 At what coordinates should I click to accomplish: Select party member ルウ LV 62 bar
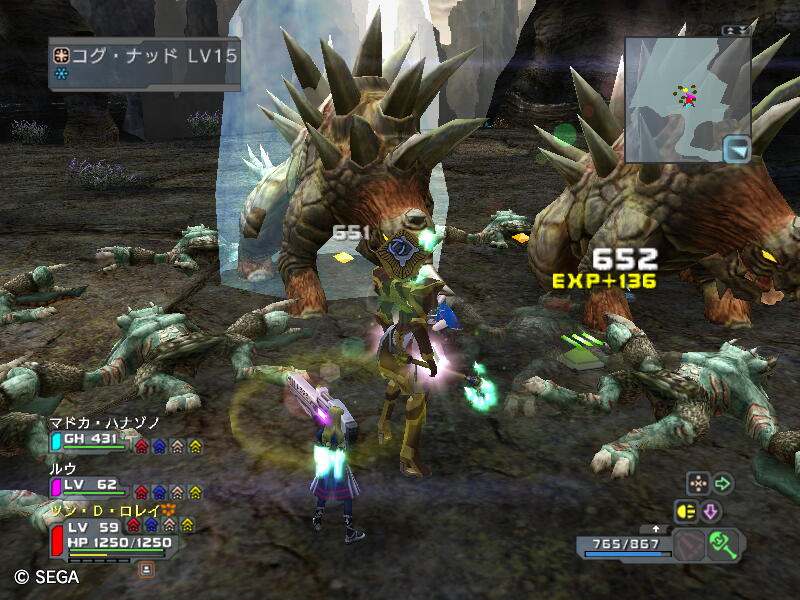tap(90, 484)
